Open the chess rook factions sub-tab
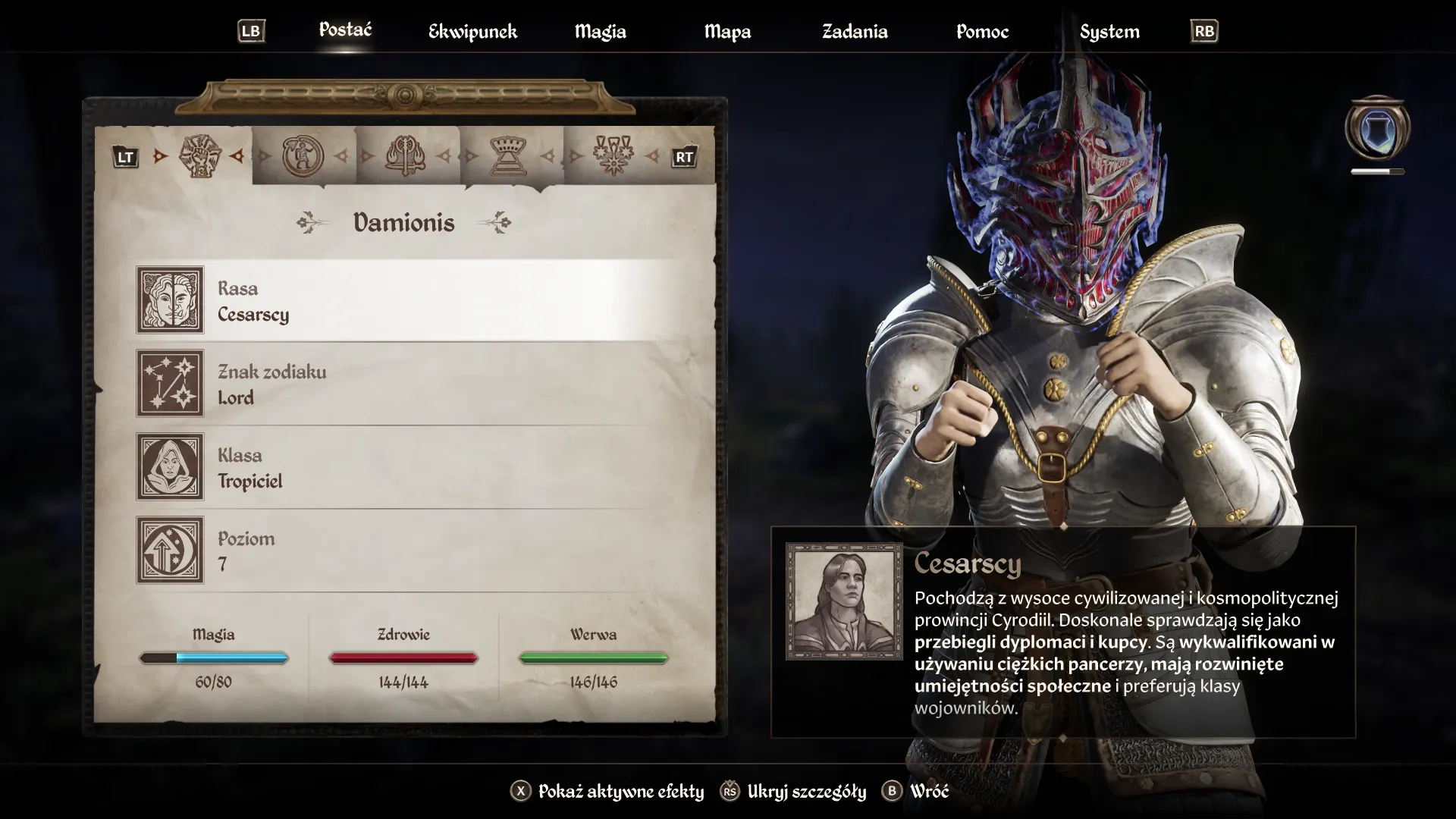 tap(510, 156)
